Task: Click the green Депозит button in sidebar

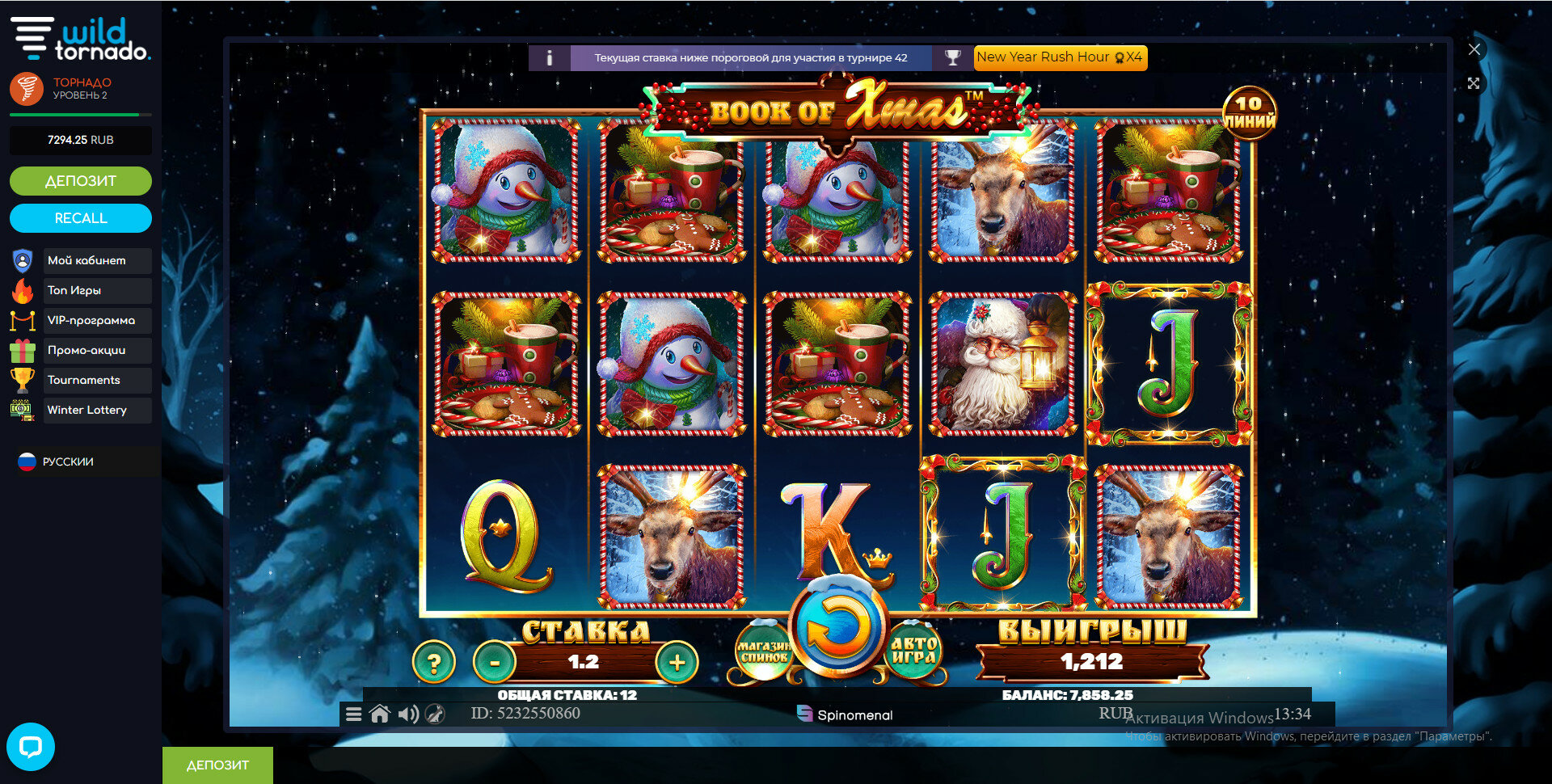Action: [81, 181]
